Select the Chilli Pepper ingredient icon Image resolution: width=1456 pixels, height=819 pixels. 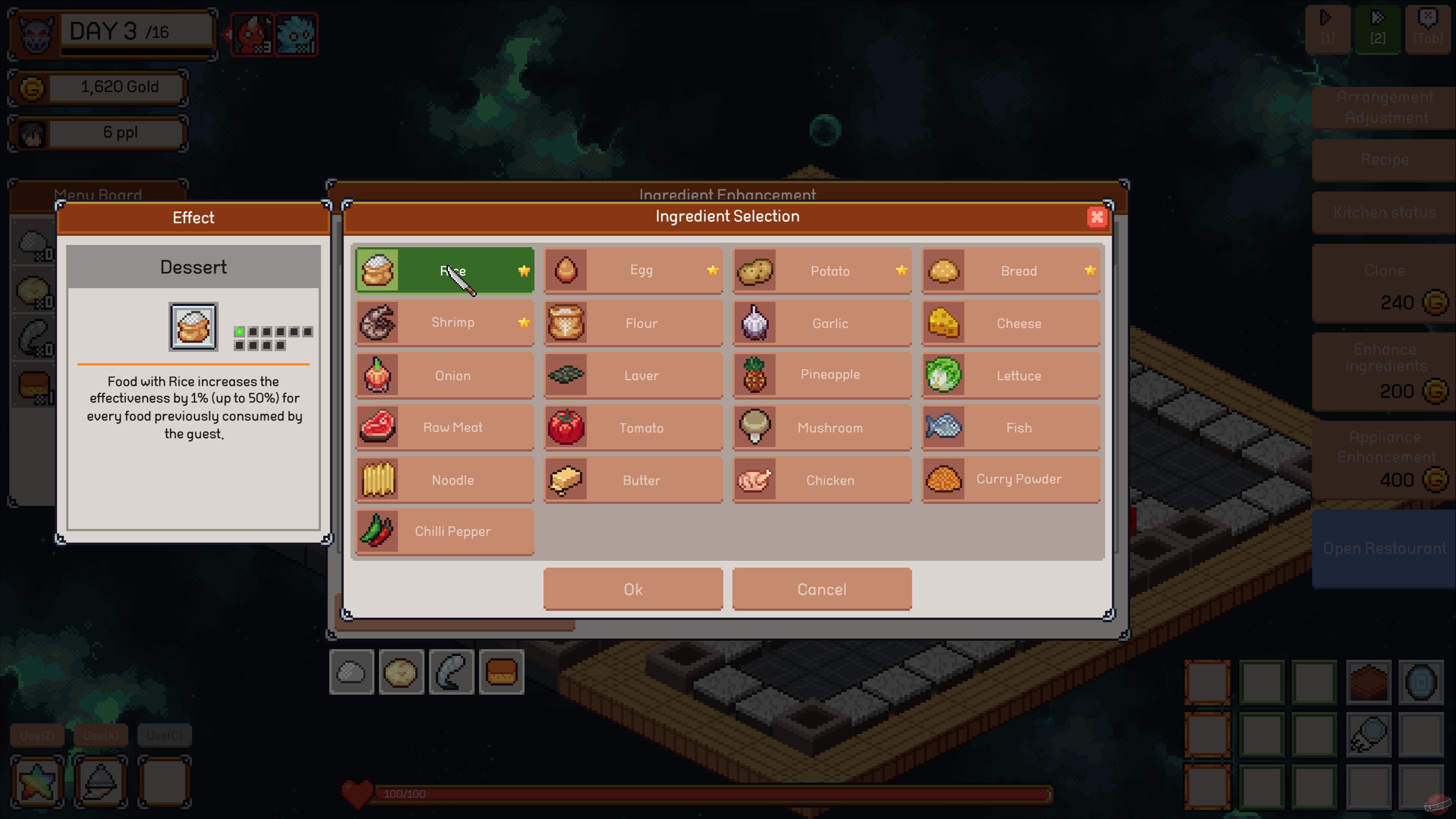pos(378,531)
